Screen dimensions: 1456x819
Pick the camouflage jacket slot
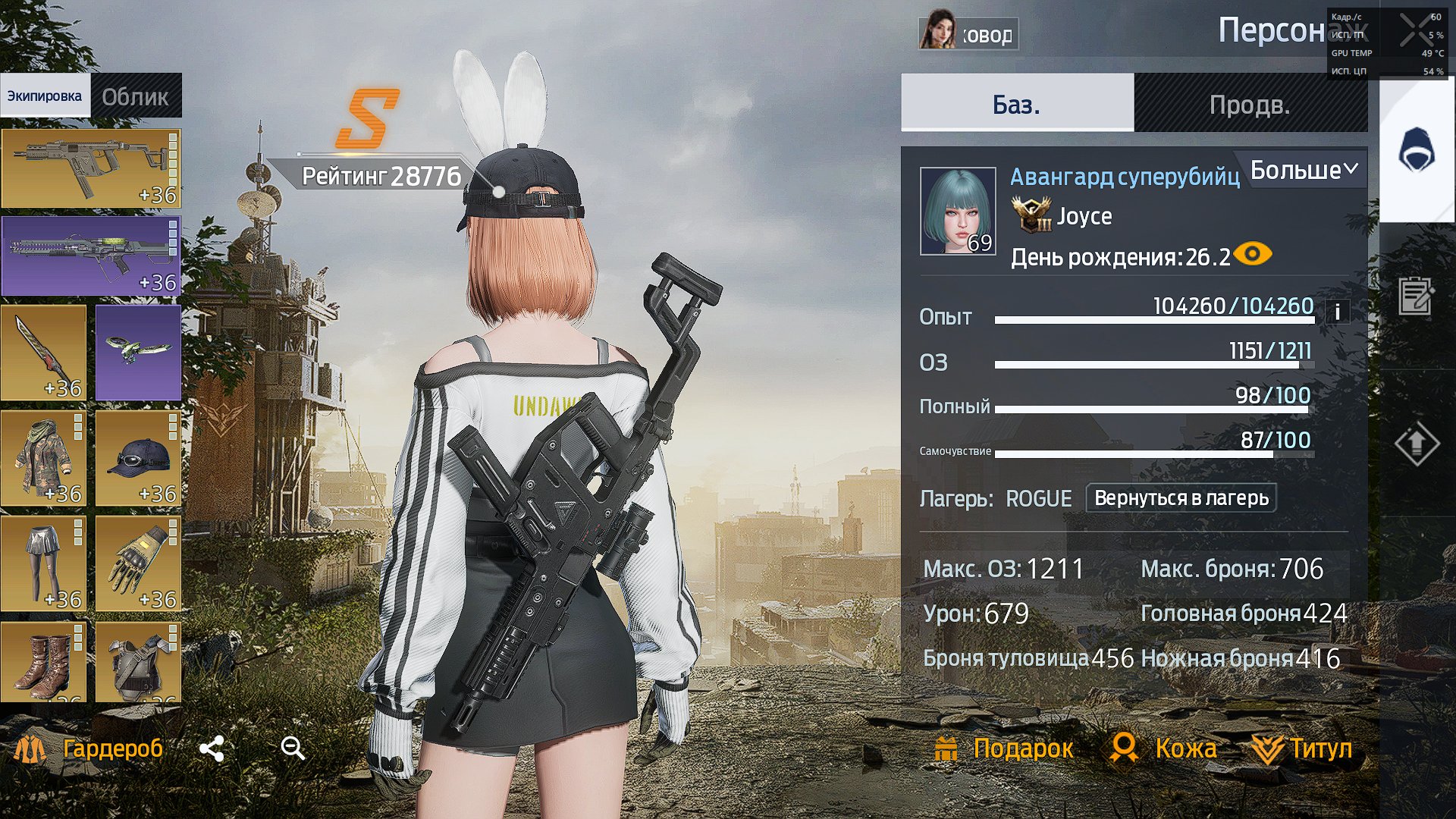click(x=44, y=458)
